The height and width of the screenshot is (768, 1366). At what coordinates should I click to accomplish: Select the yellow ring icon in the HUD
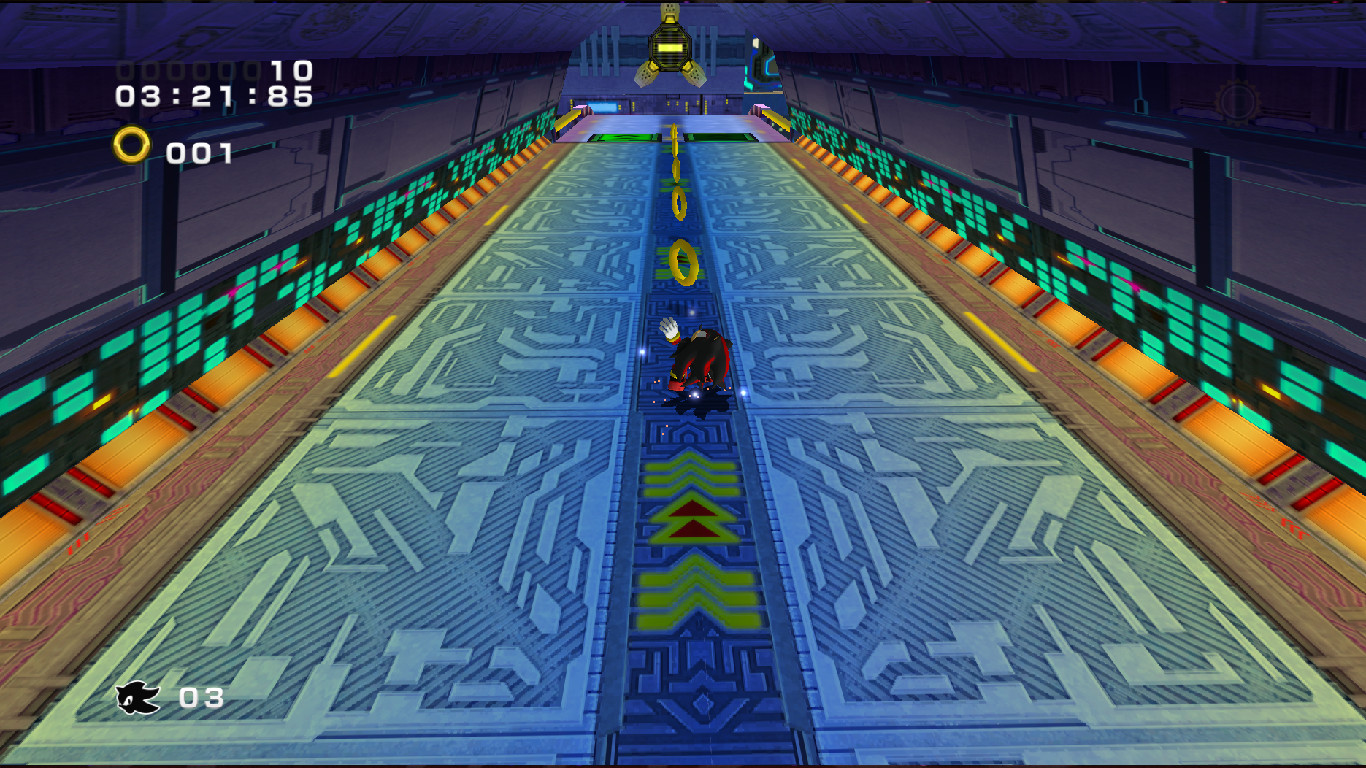(133, 145)
